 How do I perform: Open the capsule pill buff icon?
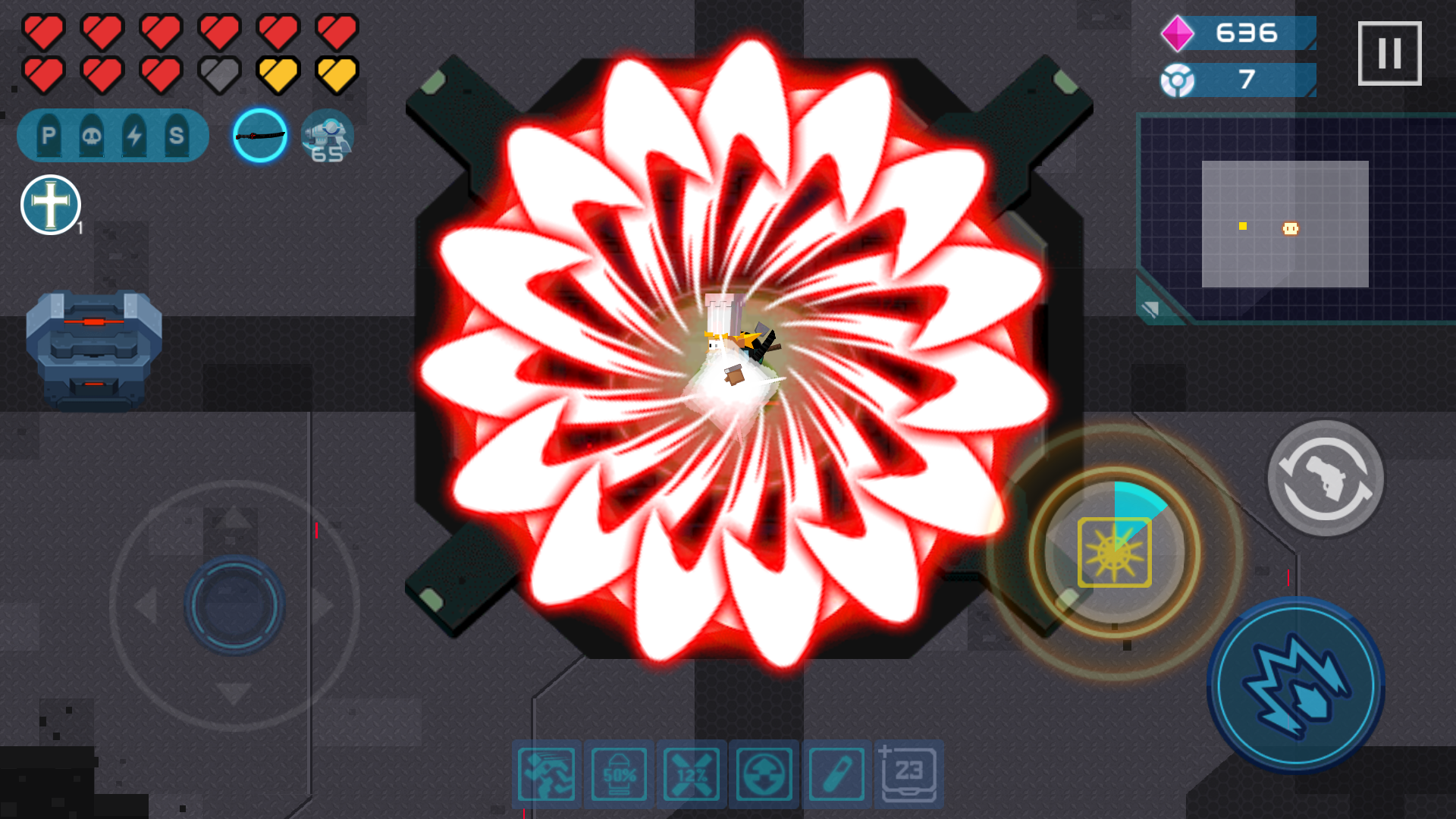click(834, 773)
